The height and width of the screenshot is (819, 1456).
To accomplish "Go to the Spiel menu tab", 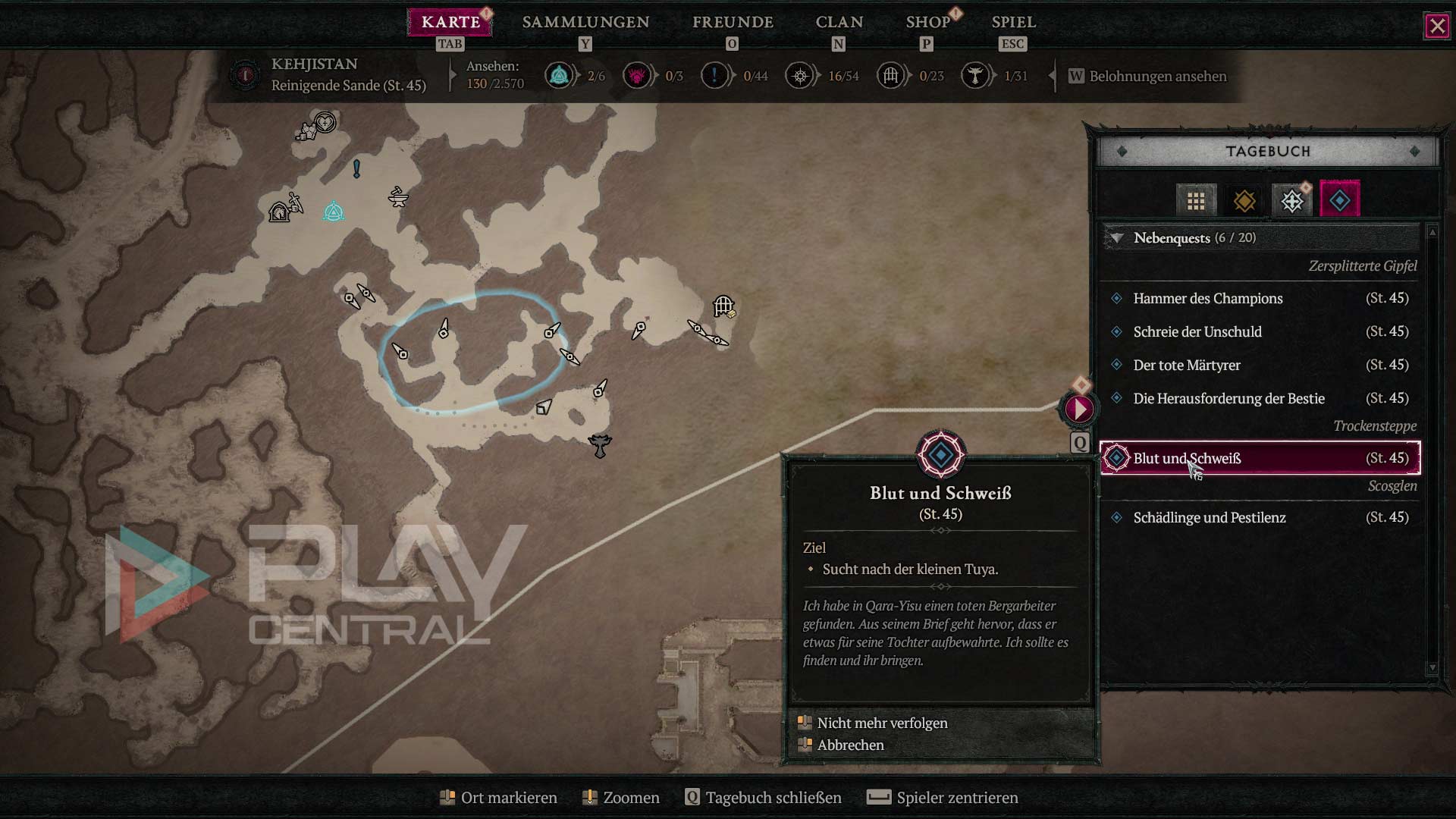I will pos(1013,22).
